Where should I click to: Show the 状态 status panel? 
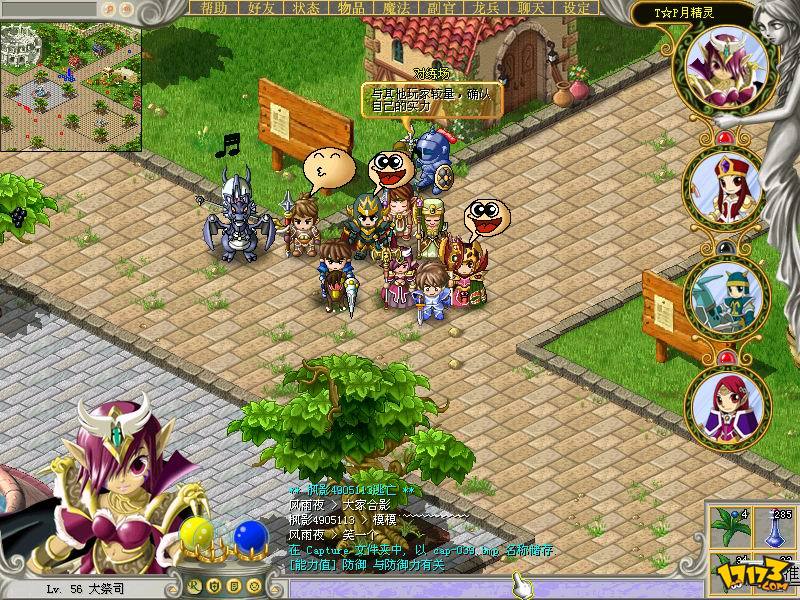click(x=305, y=8)
